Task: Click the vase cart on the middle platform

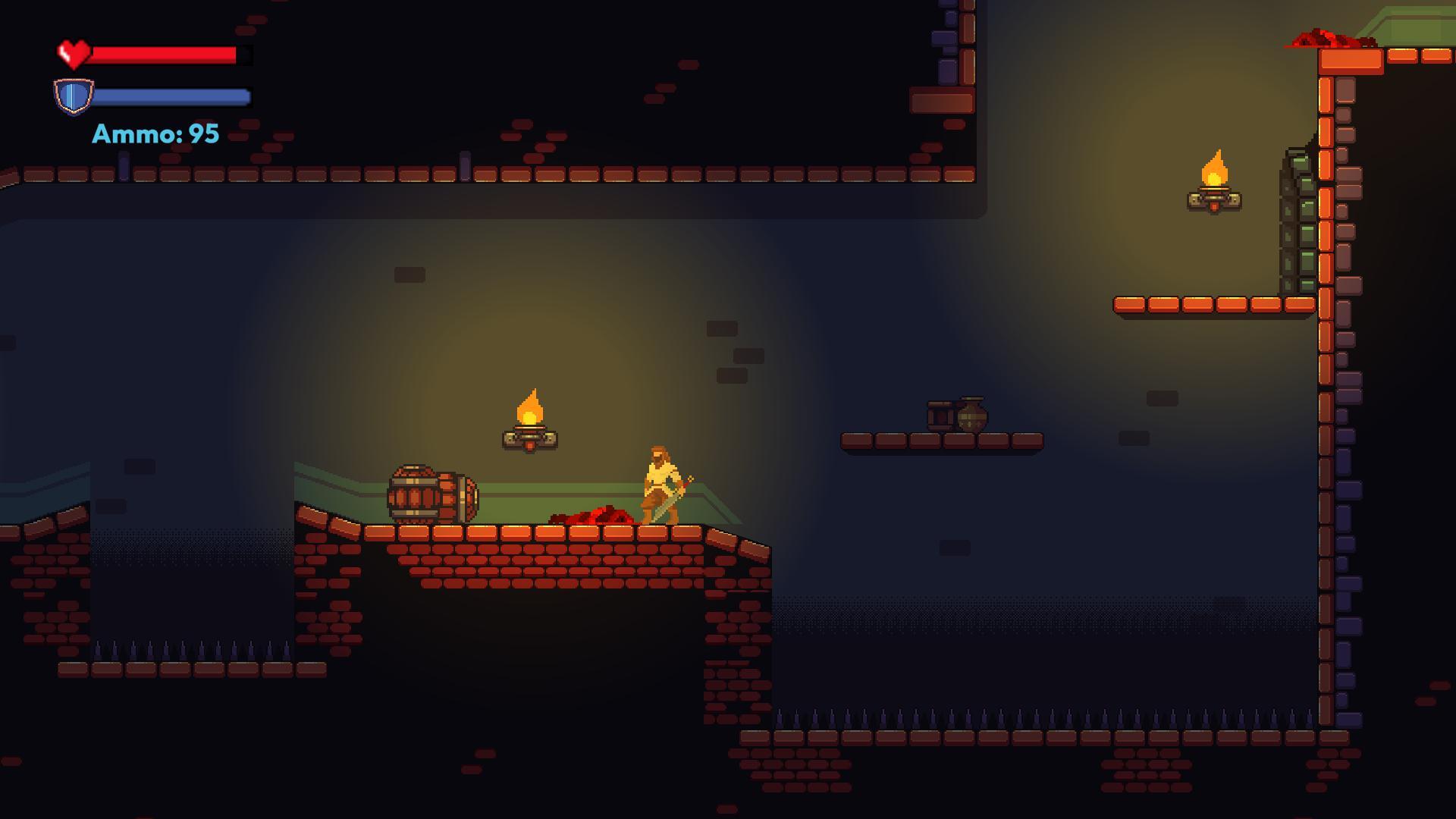Action: pyautogui.click(x=955, y=416)
